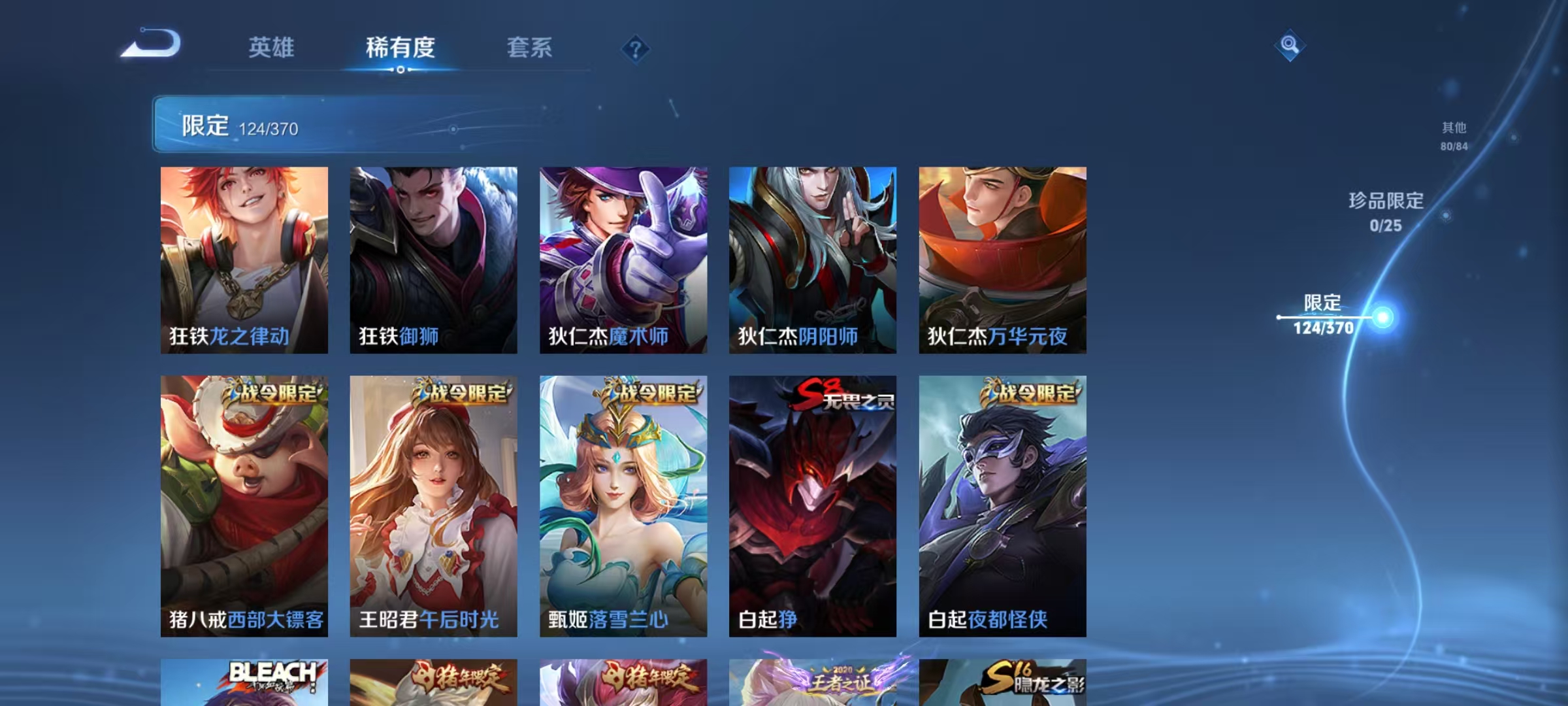Switch to the 英雄 tab
This screenshot has height=706, width=1568.
coord(272,48)
